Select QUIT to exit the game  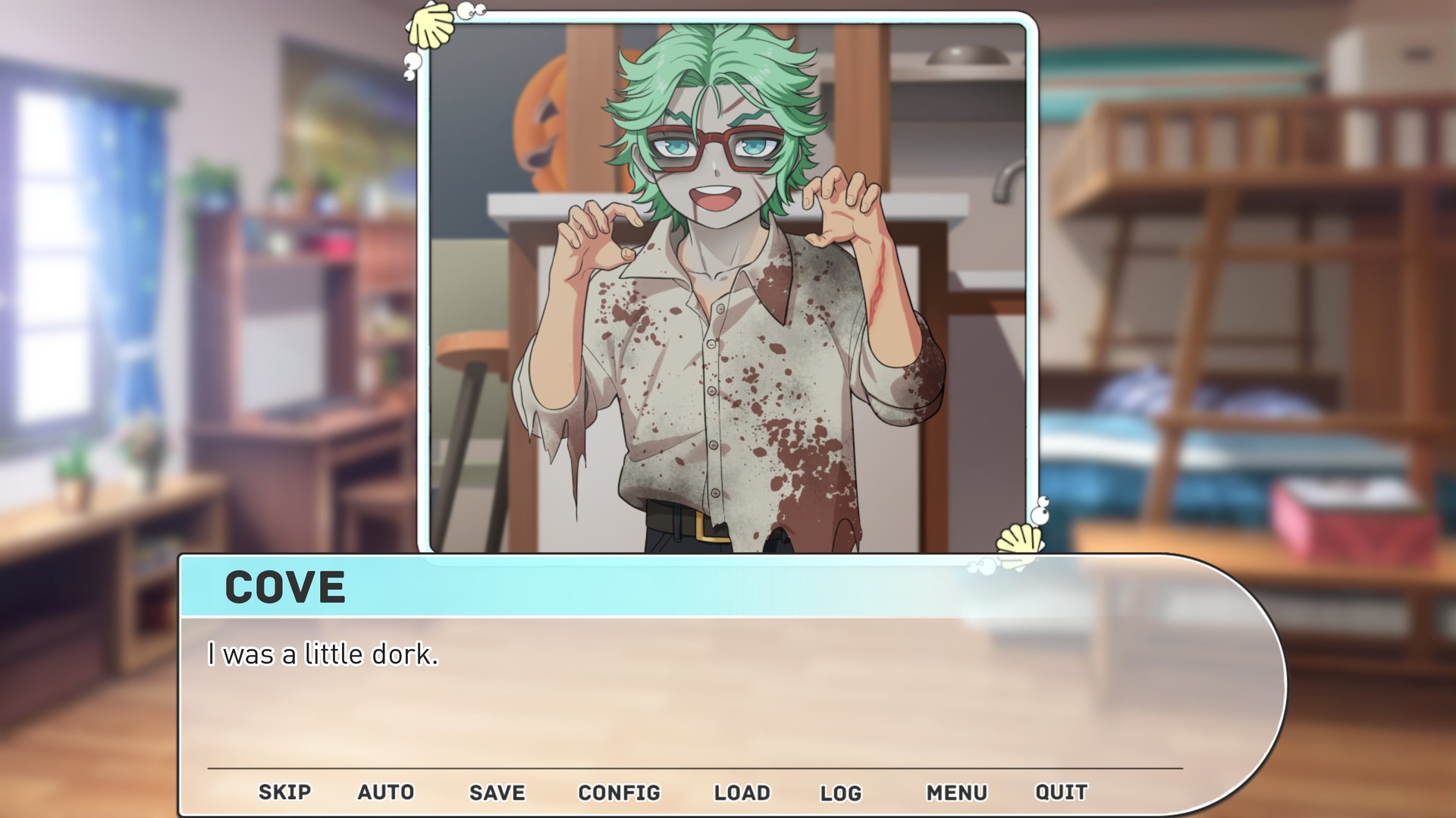coord(1061,791)
